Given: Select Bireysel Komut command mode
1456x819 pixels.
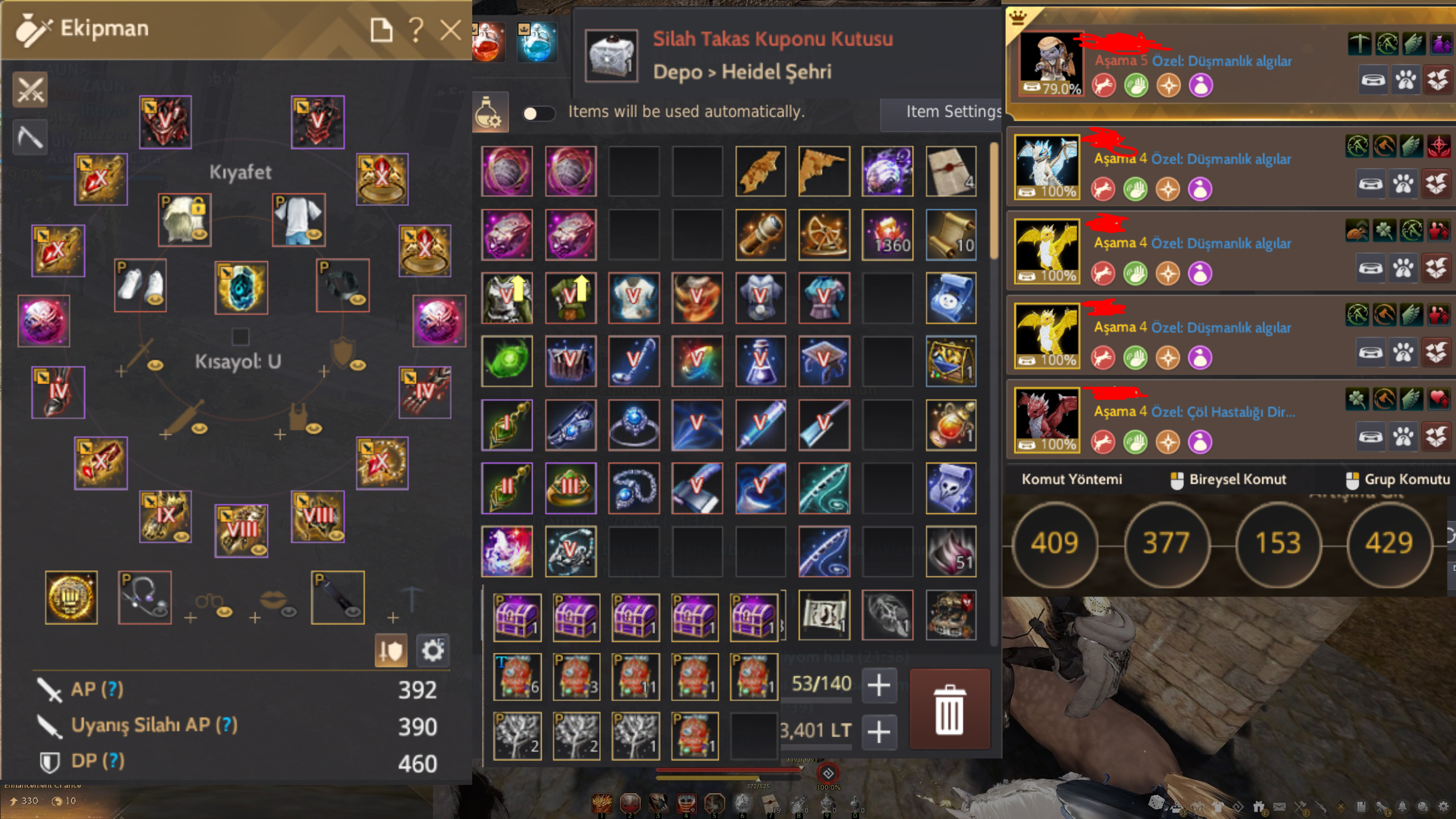Looking at the screenshot, I should [1228, 479].
